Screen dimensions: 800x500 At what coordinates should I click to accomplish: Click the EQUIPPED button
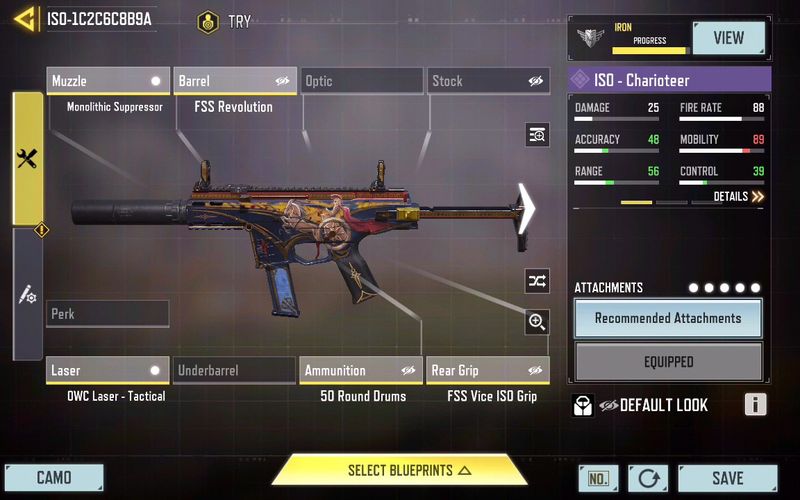coord(668,362)
